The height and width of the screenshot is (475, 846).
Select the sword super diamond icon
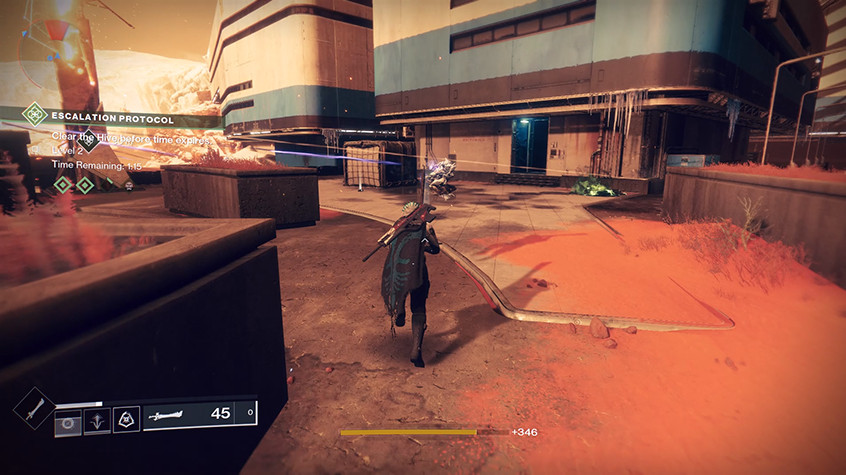(34, 408)
